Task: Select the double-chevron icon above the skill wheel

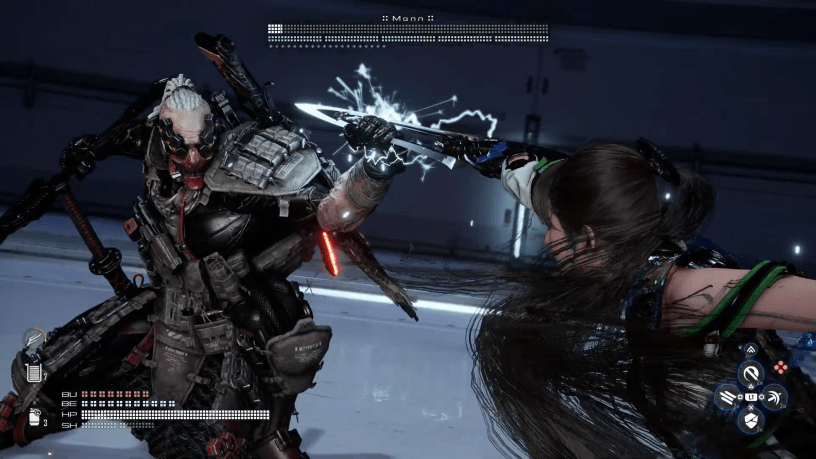Action: 751,350
